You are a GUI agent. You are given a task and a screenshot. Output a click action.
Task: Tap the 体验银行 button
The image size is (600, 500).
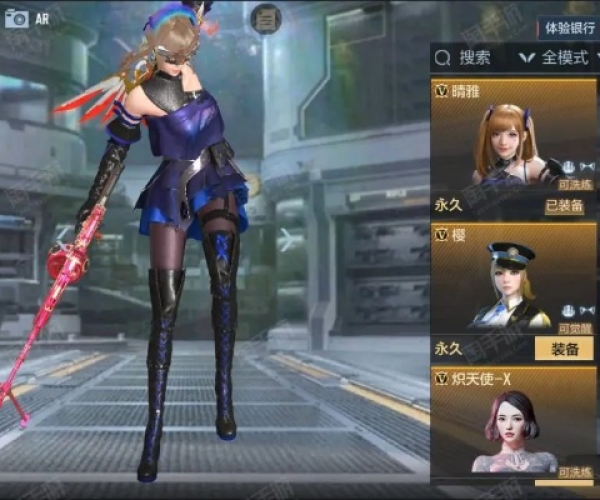pyautogui.click(x=569, y=27)
